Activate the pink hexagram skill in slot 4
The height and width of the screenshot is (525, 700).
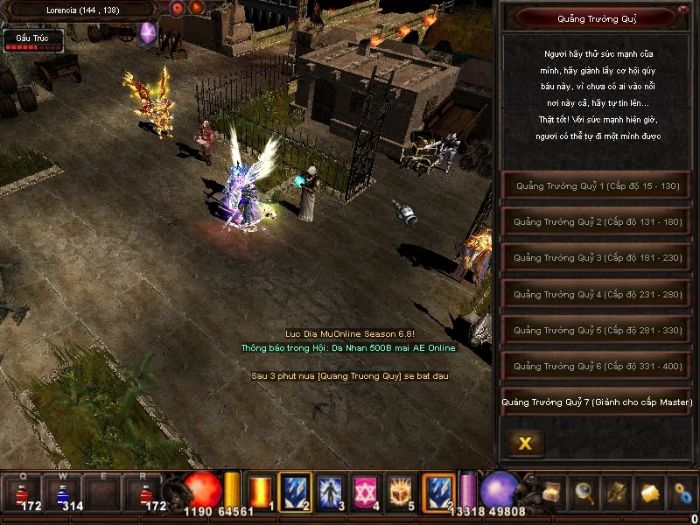click(x=366, y=491)
